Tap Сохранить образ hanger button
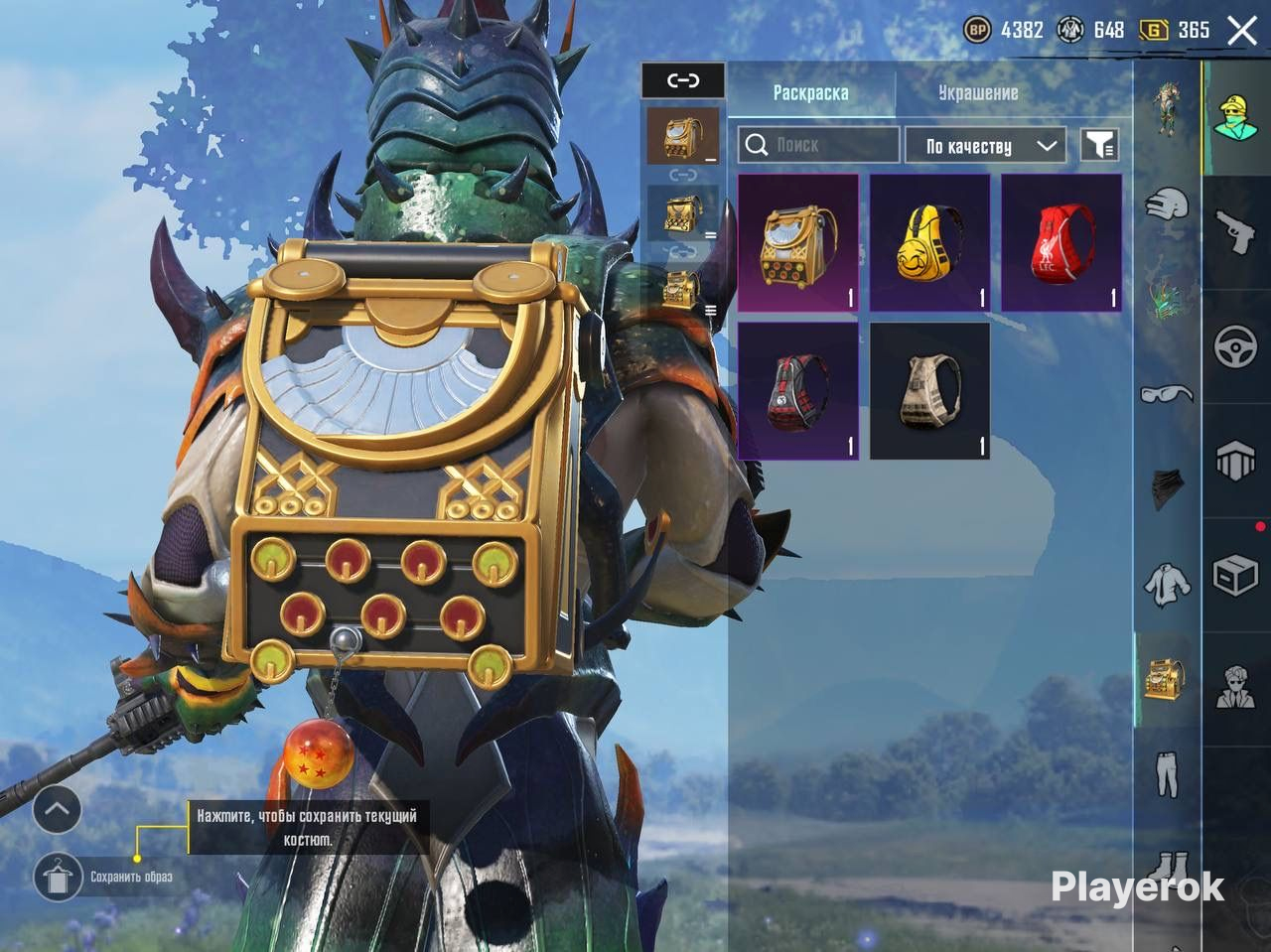Screen dimensions: 1271x952 pos(58,877)
